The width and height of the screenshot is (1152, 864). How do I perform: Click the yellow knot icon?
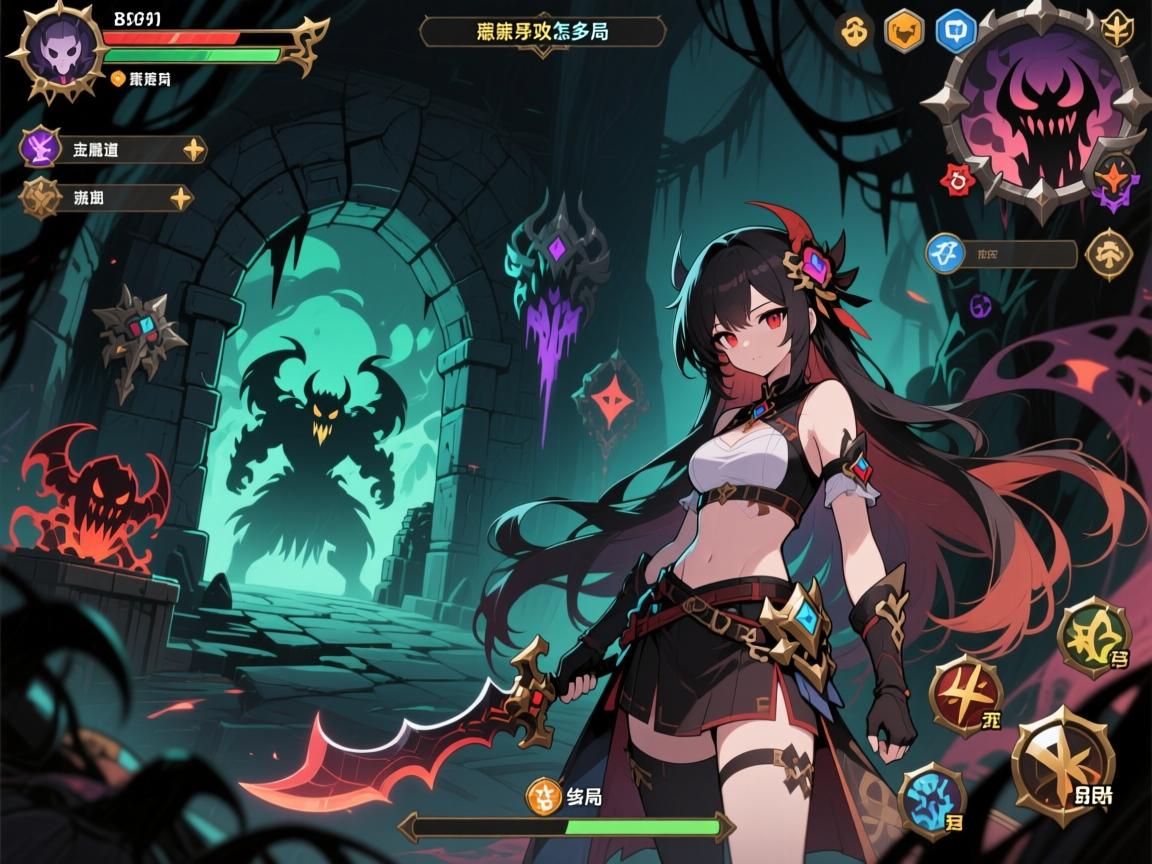point(852,31)
